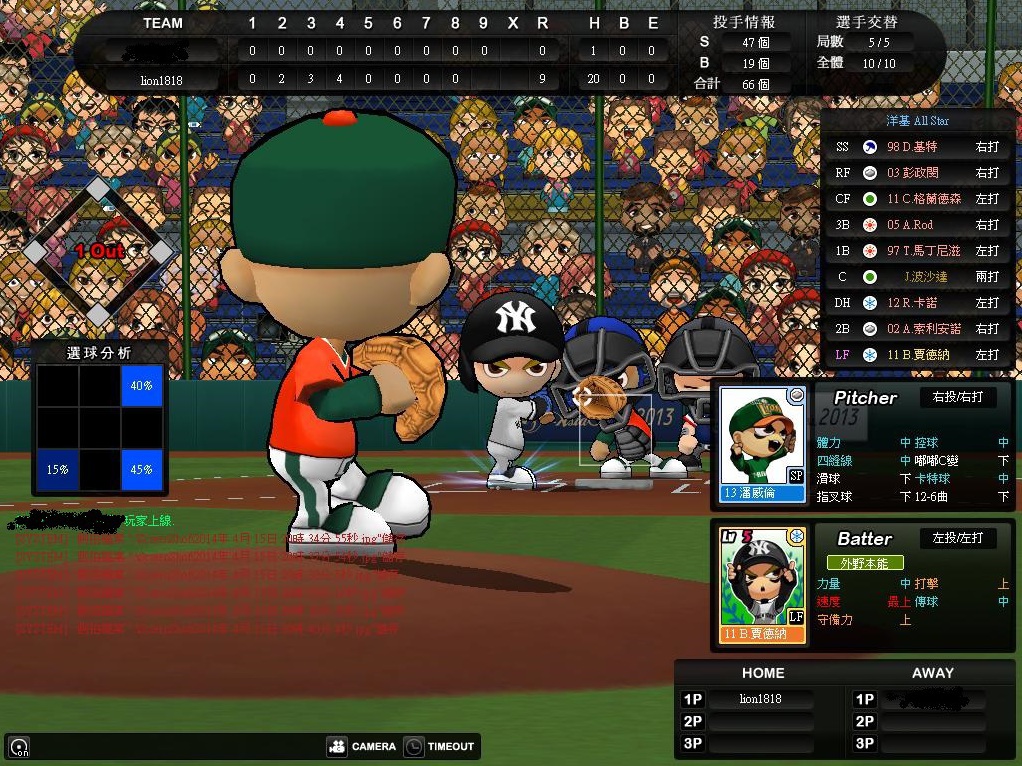This screenshot has width=1022, height=766.
Task: Choose catcher J.波沙達 in lineup
Action: tap(917, 277)
